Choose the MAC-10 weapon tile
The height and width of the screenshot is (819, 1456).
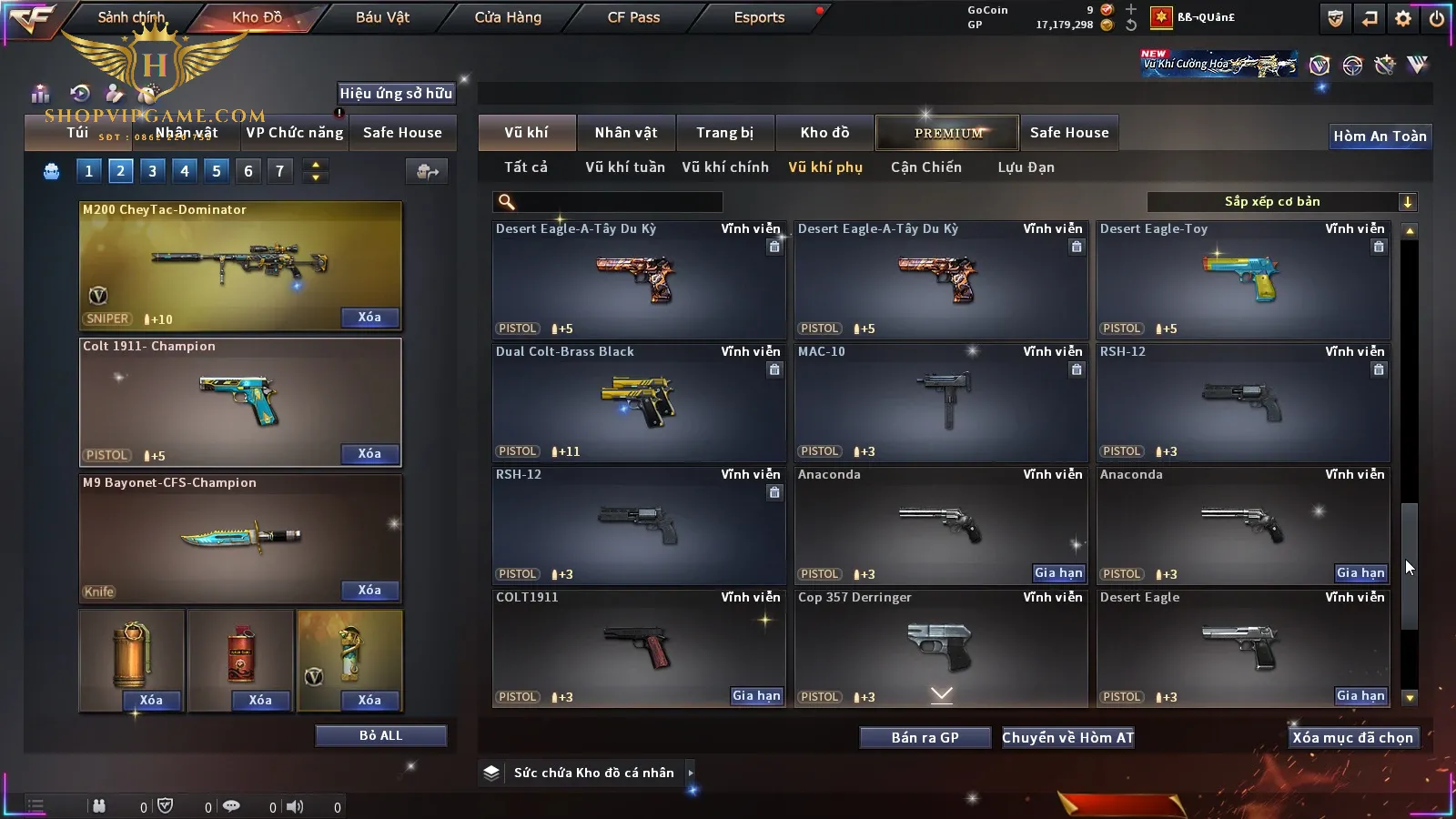[x=941, y=402]
